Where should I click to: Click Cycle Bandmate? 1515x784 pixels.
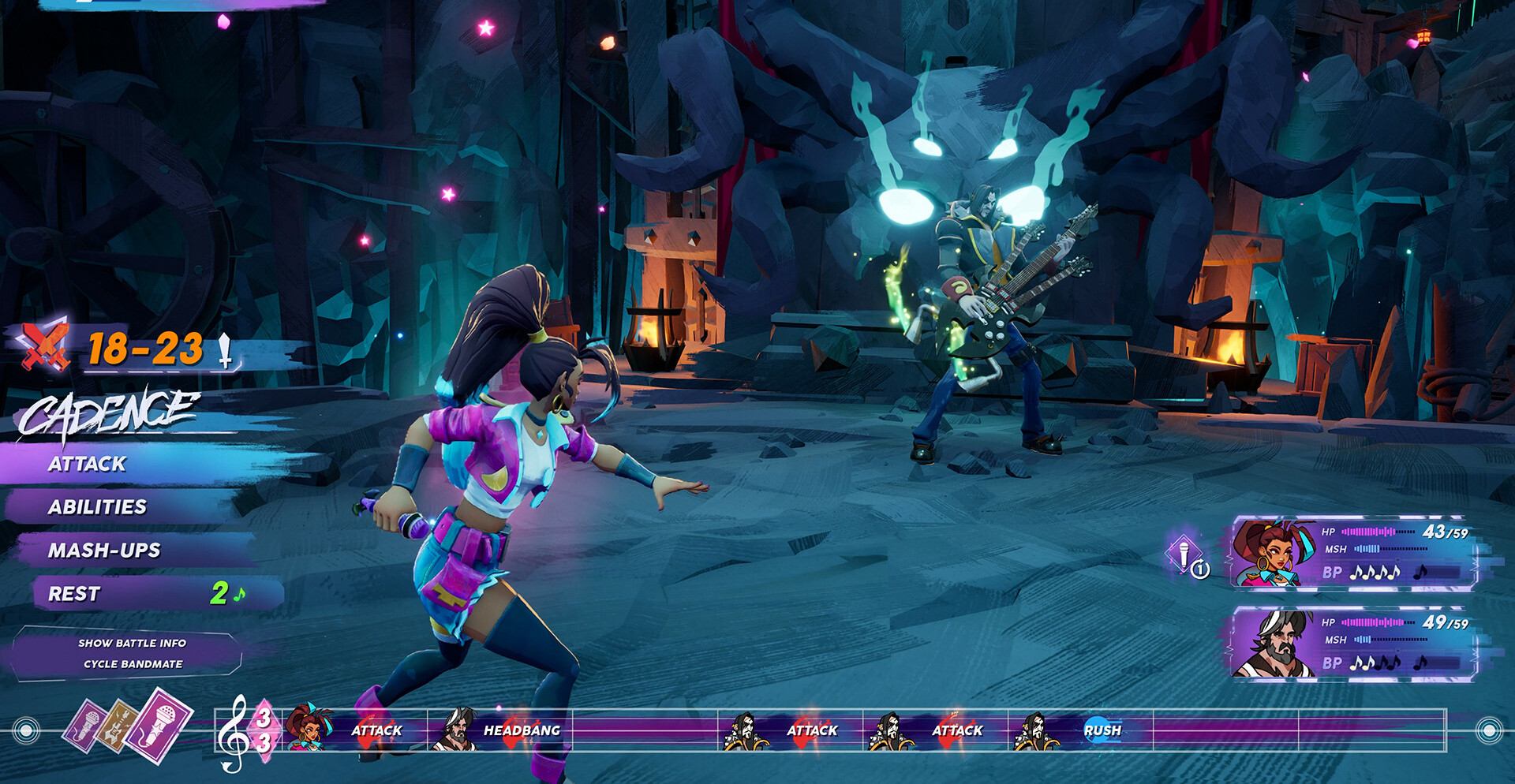pos(133,664)
